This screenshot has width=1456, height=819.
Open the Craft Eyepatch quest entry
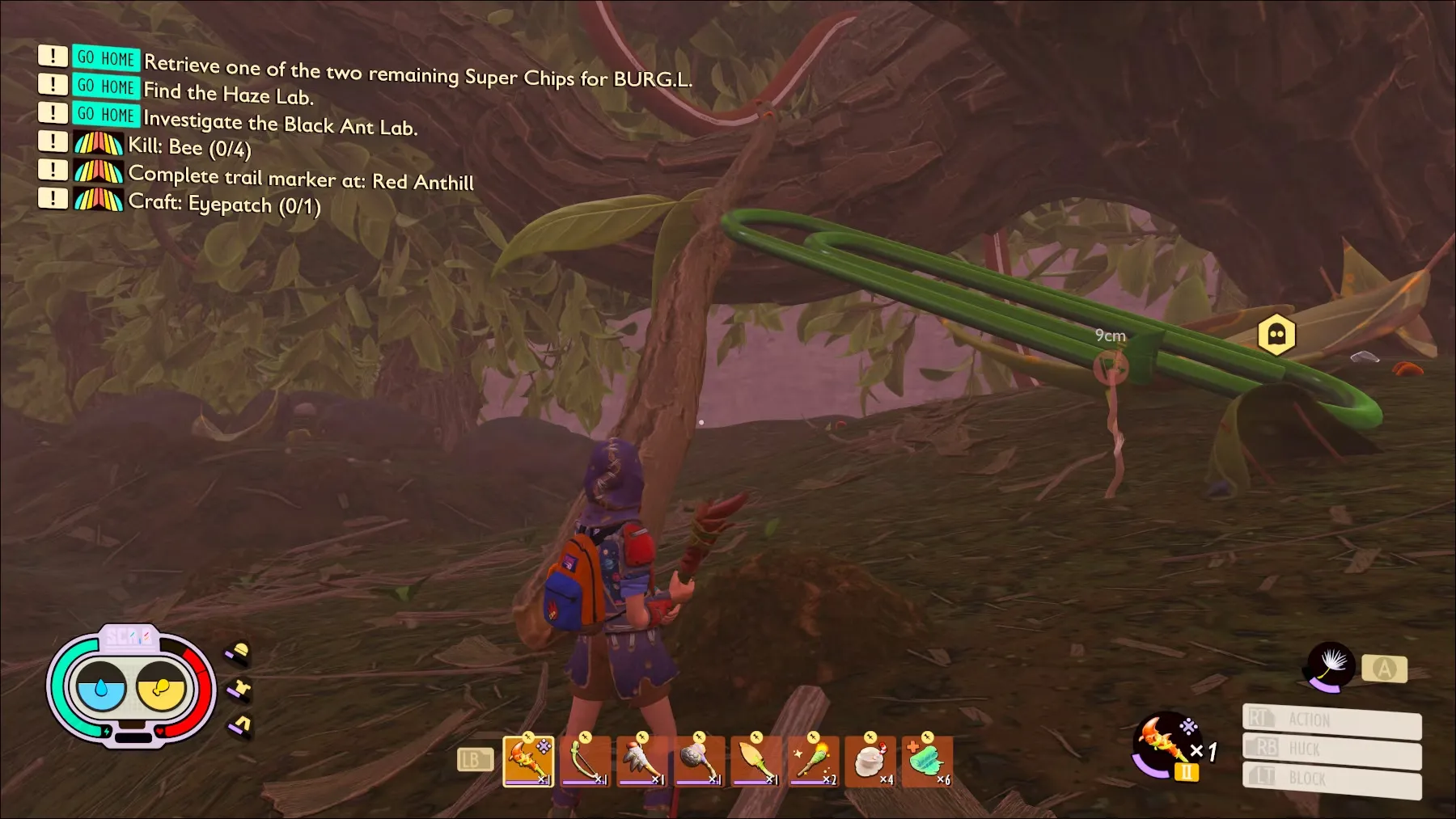click(224, 203)
